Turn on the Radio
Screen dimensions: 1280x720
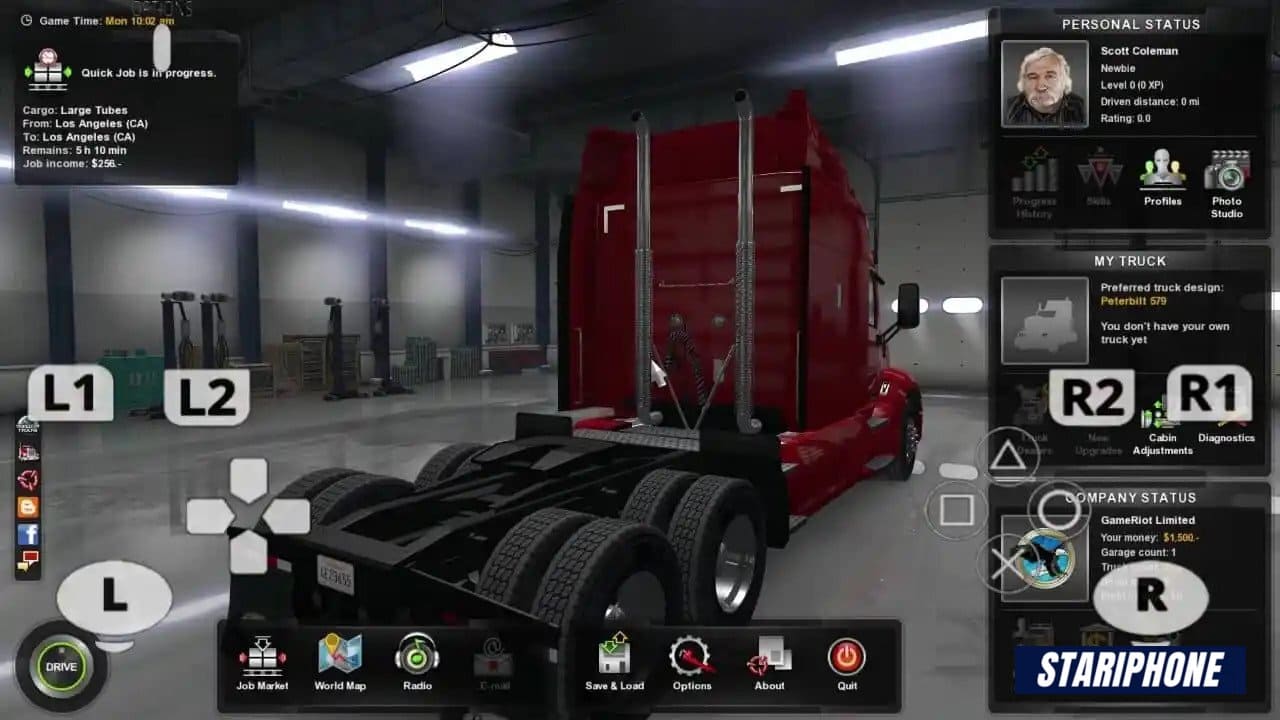click(416, 660)
